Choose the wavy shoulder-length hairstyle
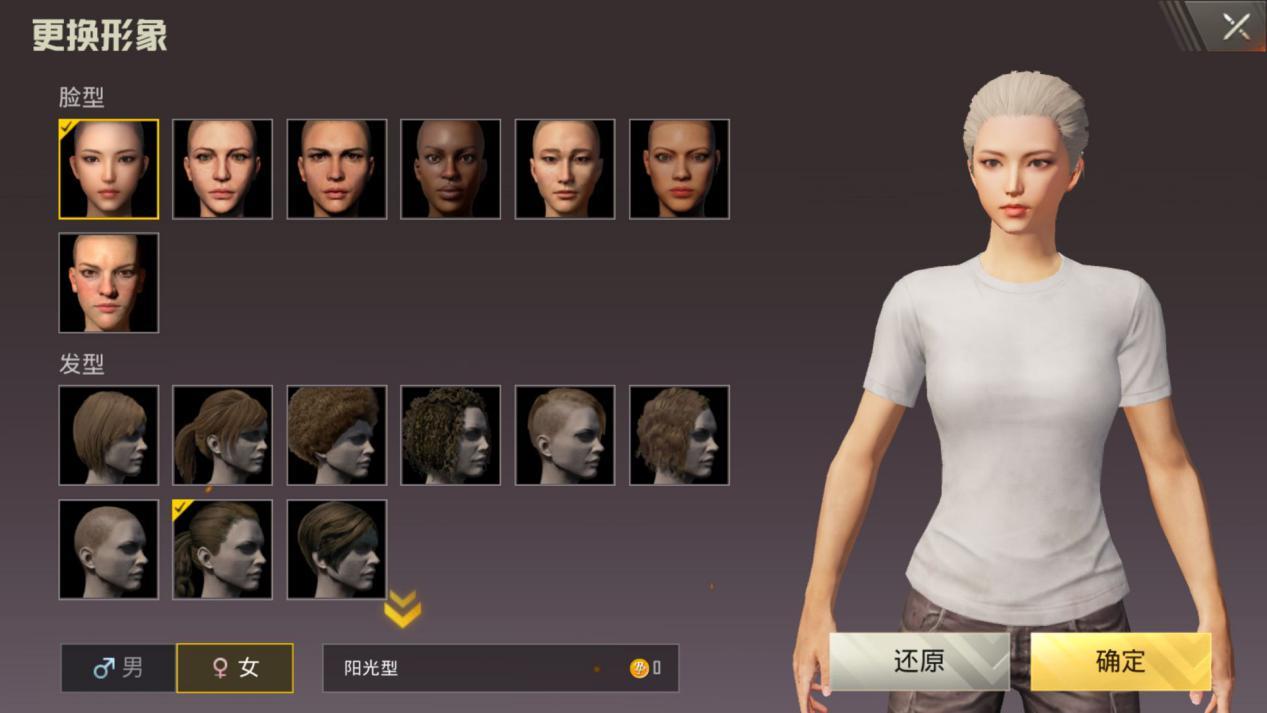Screen dimensions: 1267x713 tap(679, 435)
